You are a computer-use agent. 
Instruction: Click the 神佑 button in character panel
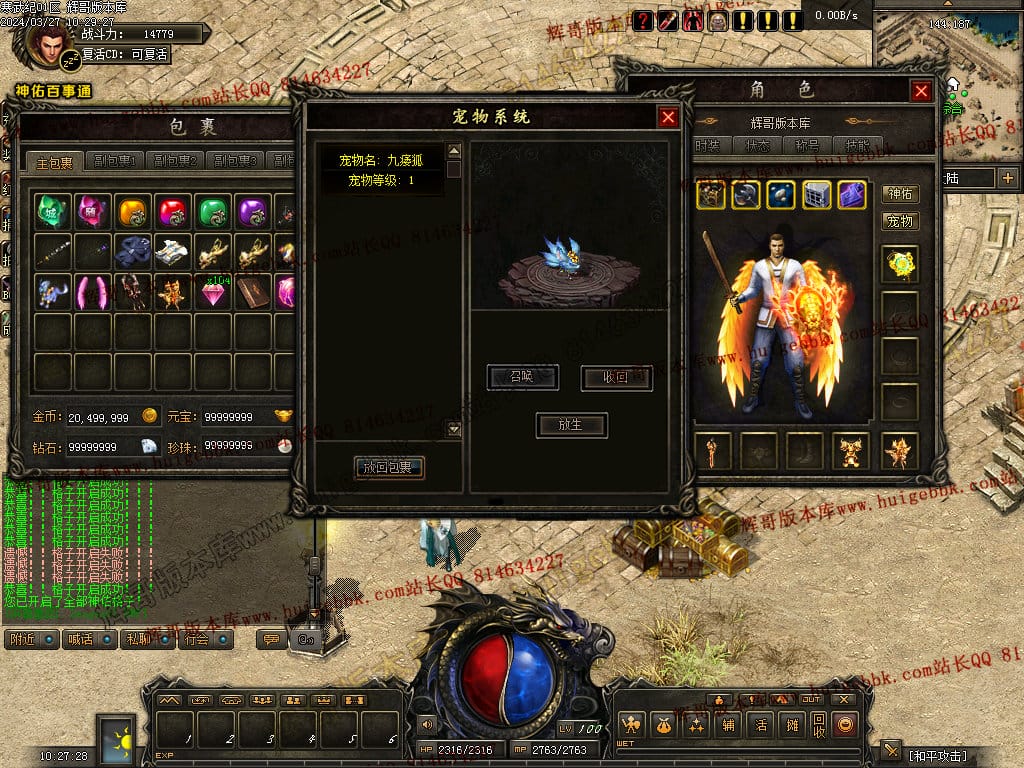900,194
